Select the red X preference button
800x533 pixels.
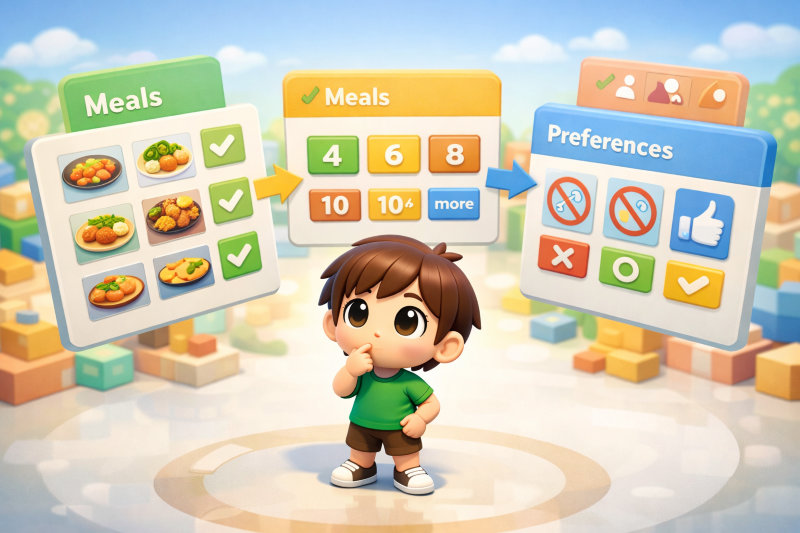[564, 257]
